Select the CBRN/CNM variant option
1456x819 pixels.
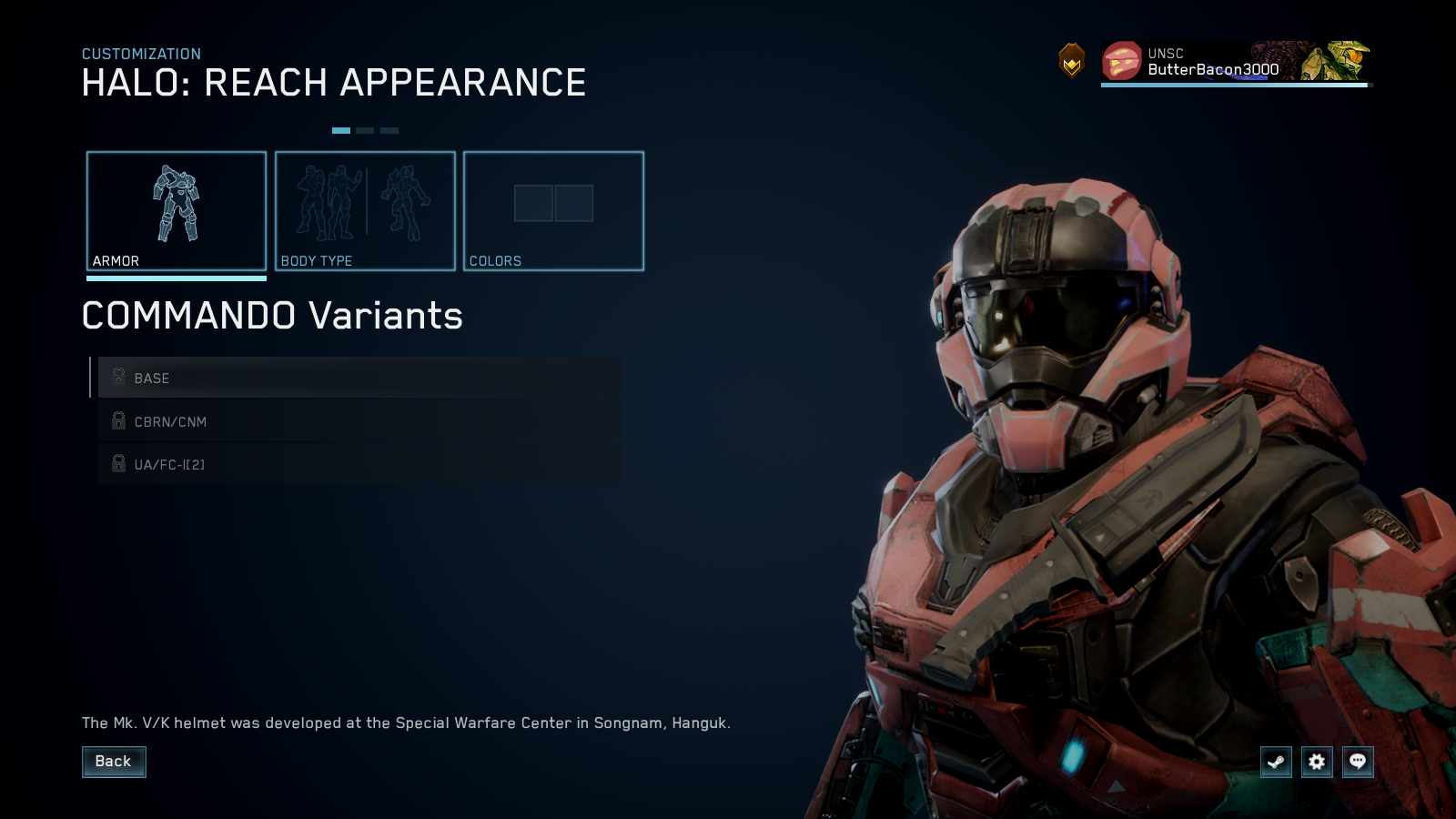tap(273, 420)
